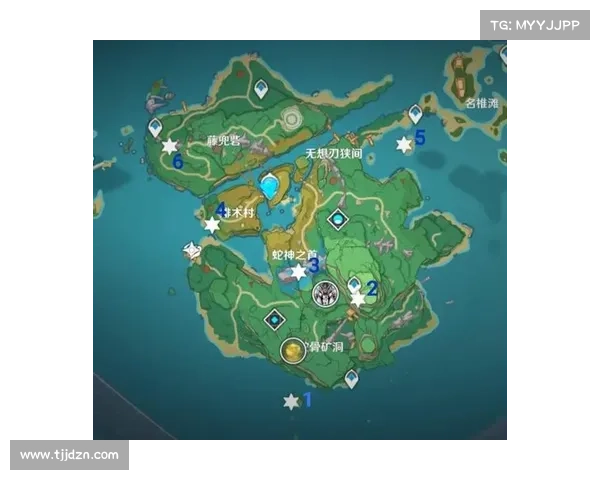
Task: Open the round boss icon near 蛇神之首
Action: pos(324,294)
